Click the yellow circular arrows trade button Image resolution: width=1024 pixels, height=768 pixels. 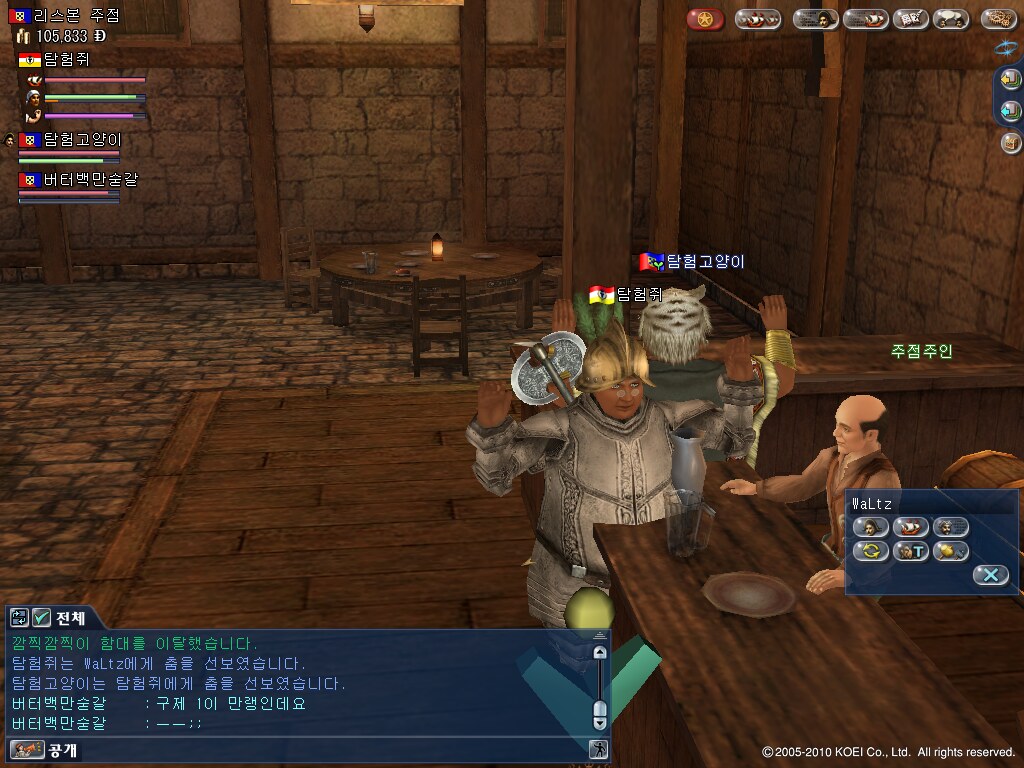coord(870,551)
